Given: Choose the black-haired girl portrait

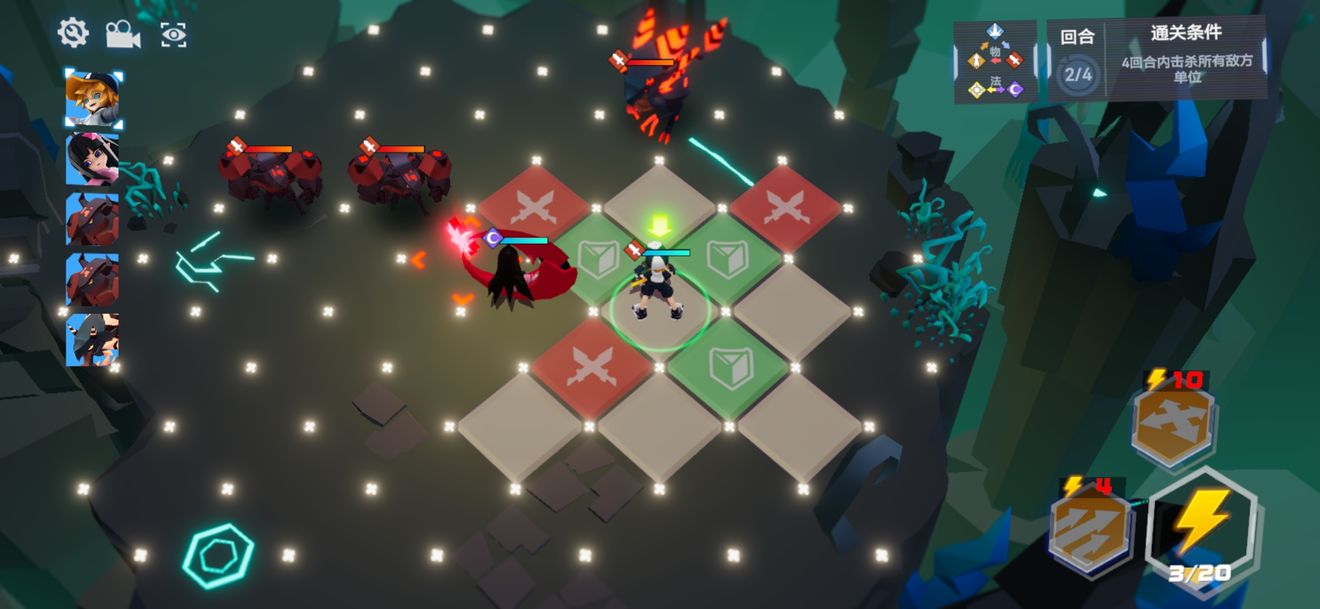Looking at the screenshot, I should pyautogui.click(x=93, y=158).
